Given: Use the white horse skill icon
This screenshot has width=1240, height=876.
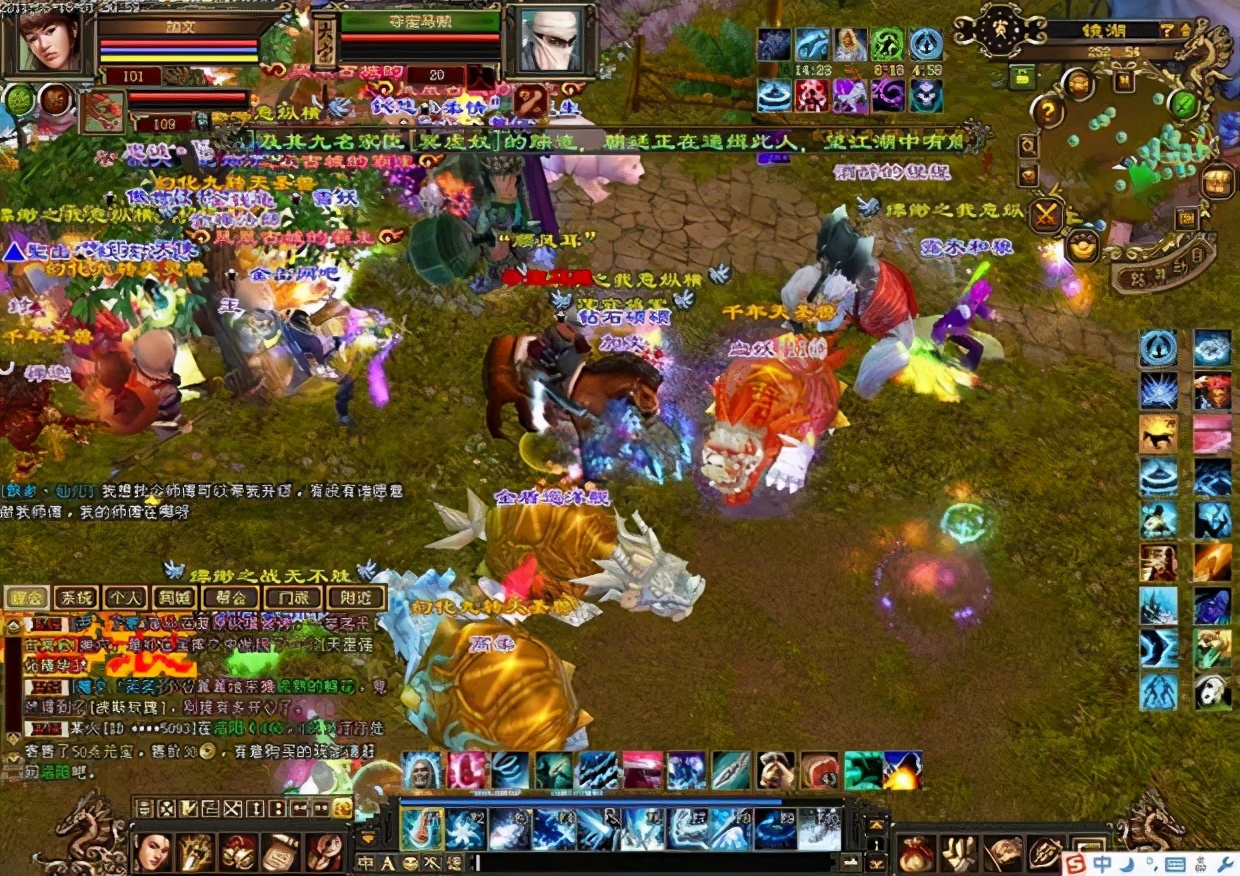Looking at the screenshot, I should tap(1158, 433).
